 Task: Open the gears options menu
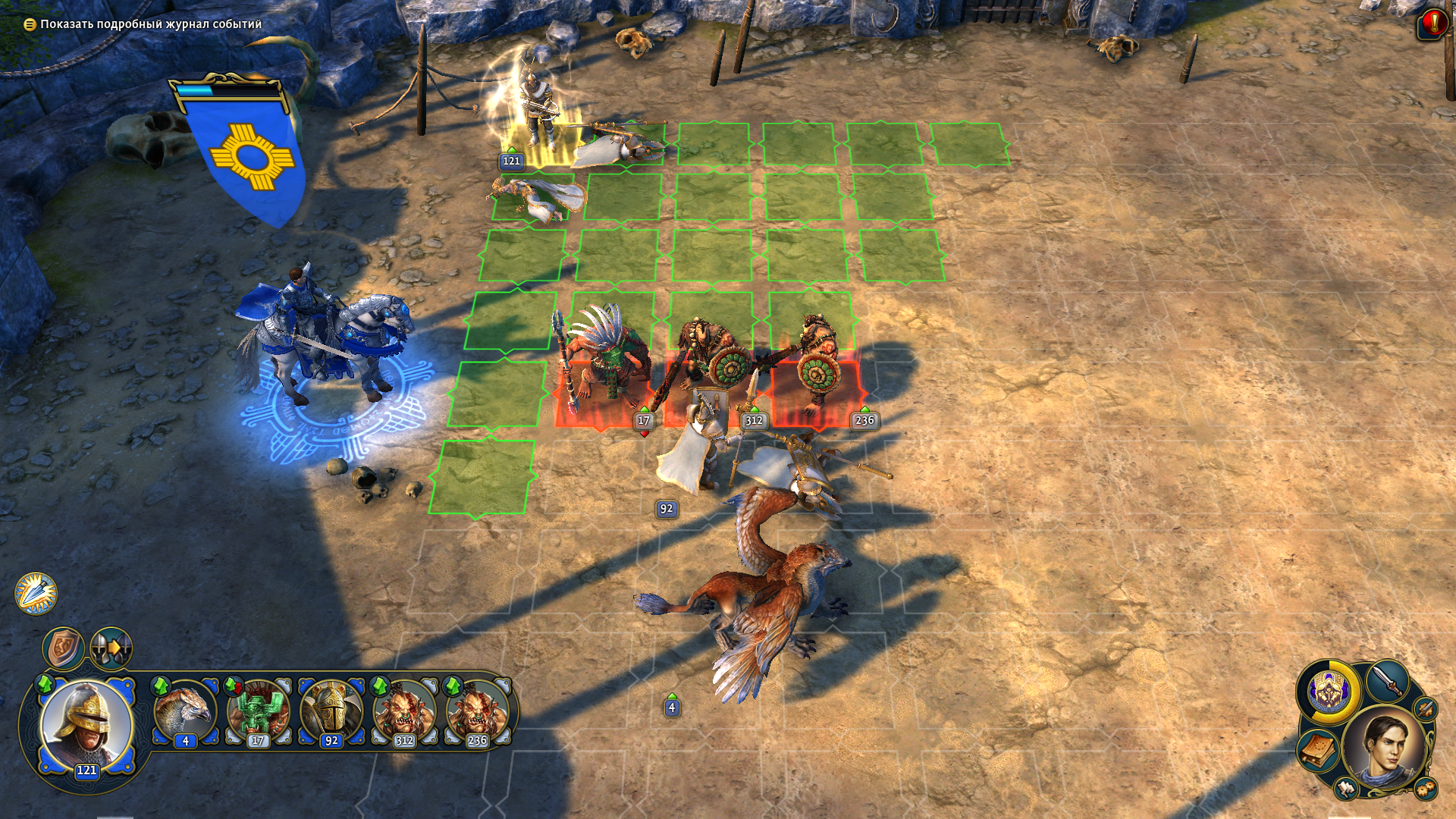tap(1424, 789)
